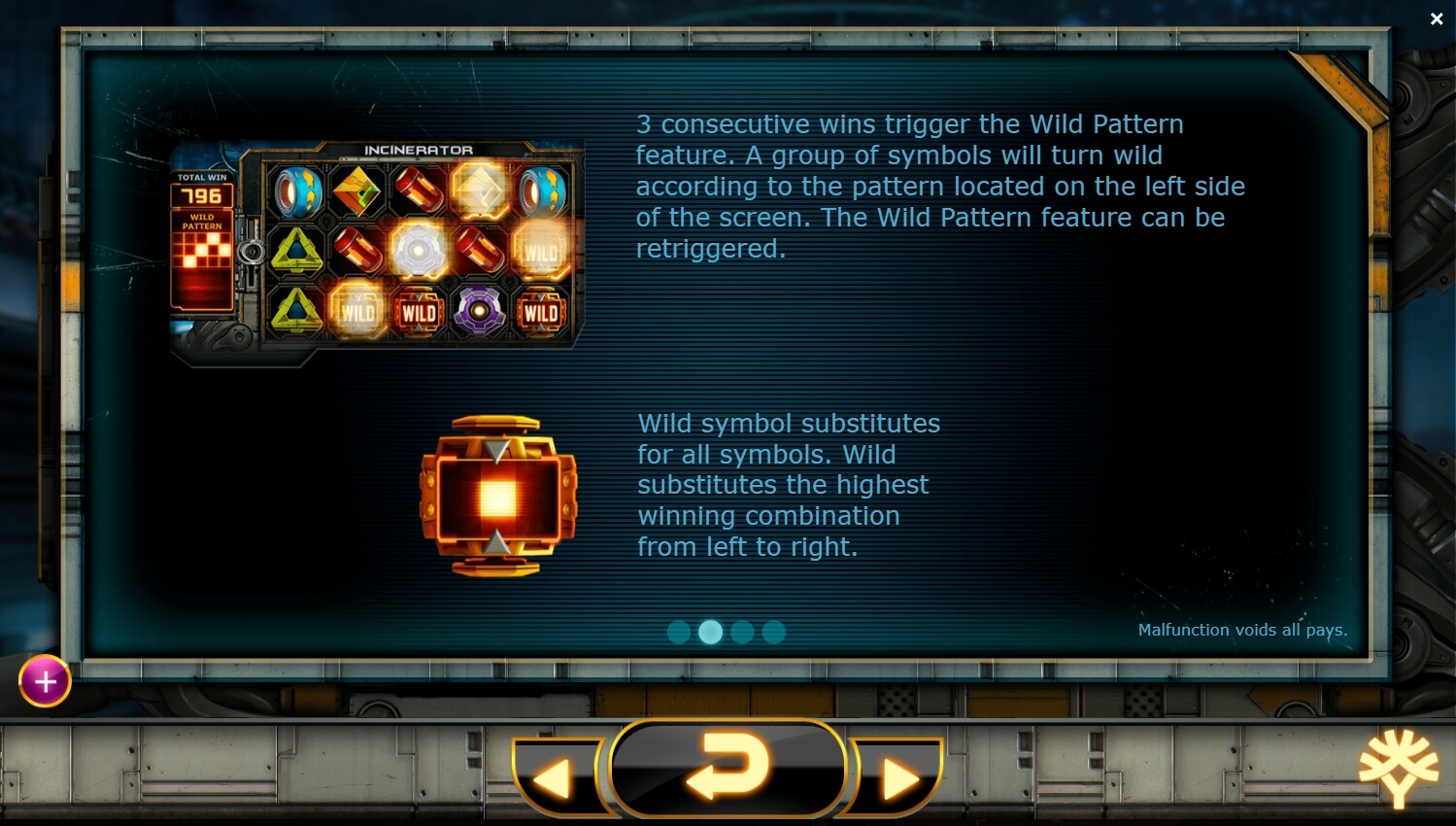
Task: Open the purple plus menu in the lower left
Action: (44, 681)
